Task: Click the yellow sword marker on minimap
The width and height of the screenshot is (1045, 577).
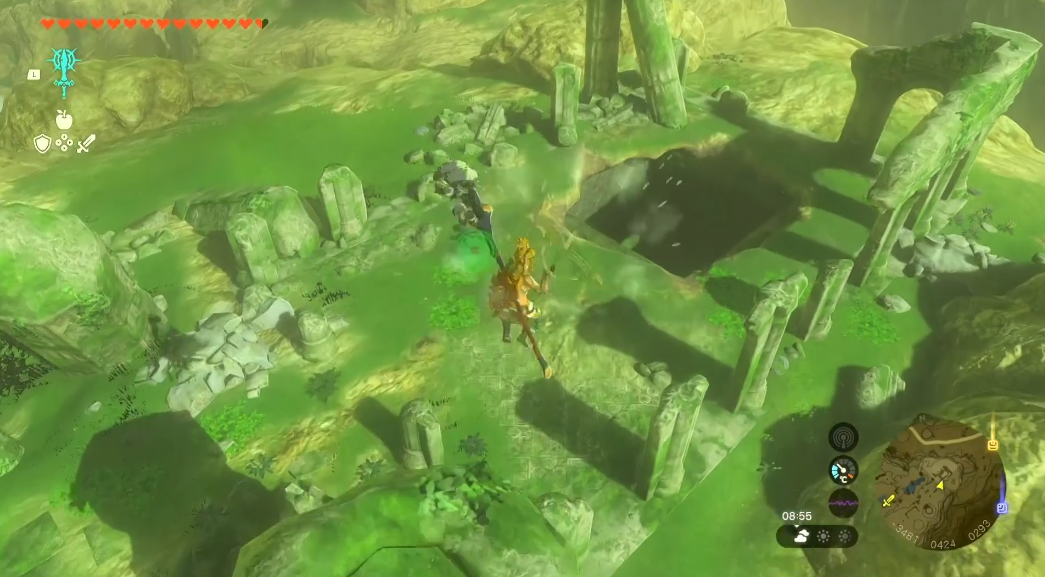Action: [886, 499]
